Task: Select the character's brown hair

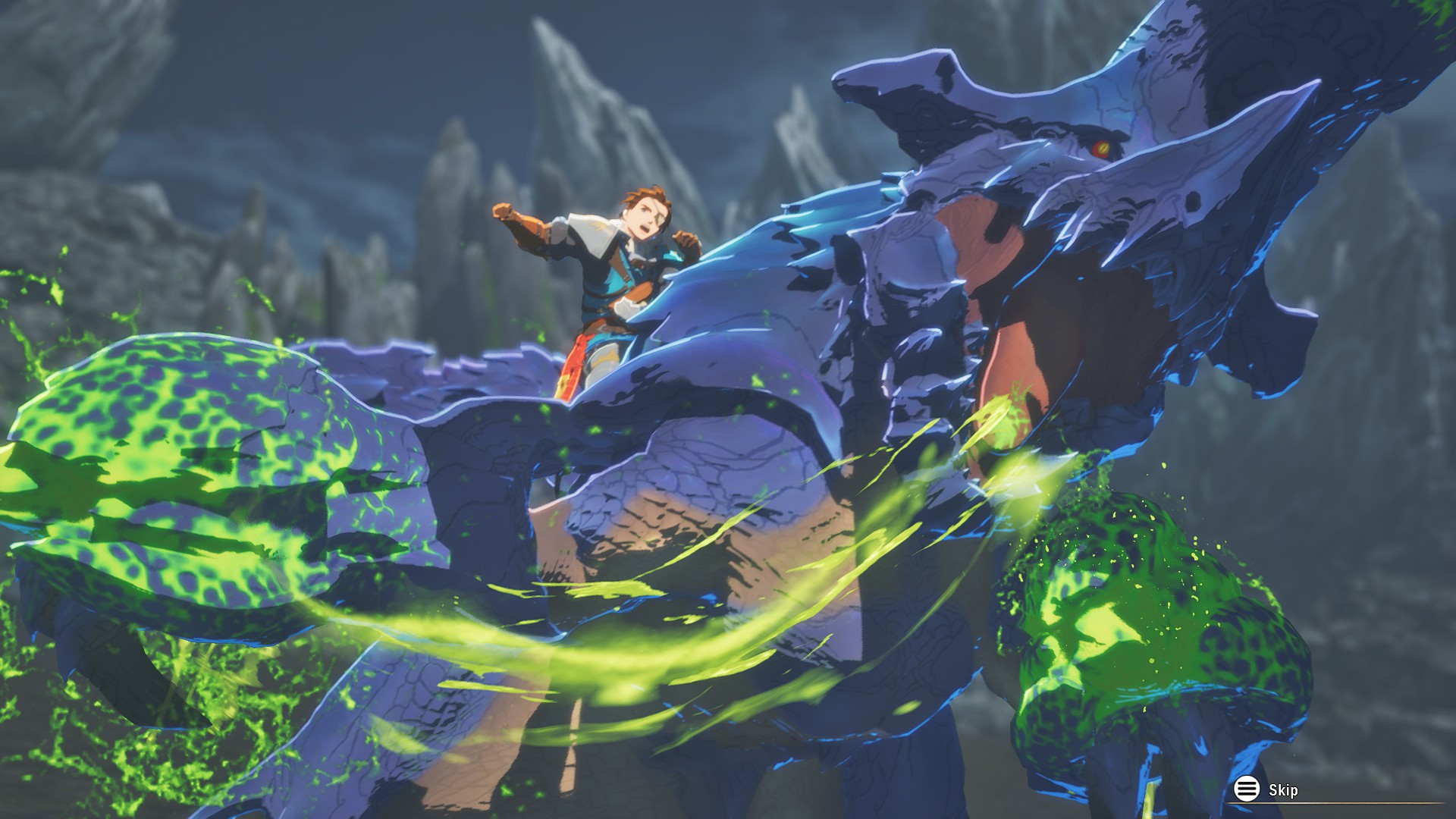Action: (x=646, y=197)
